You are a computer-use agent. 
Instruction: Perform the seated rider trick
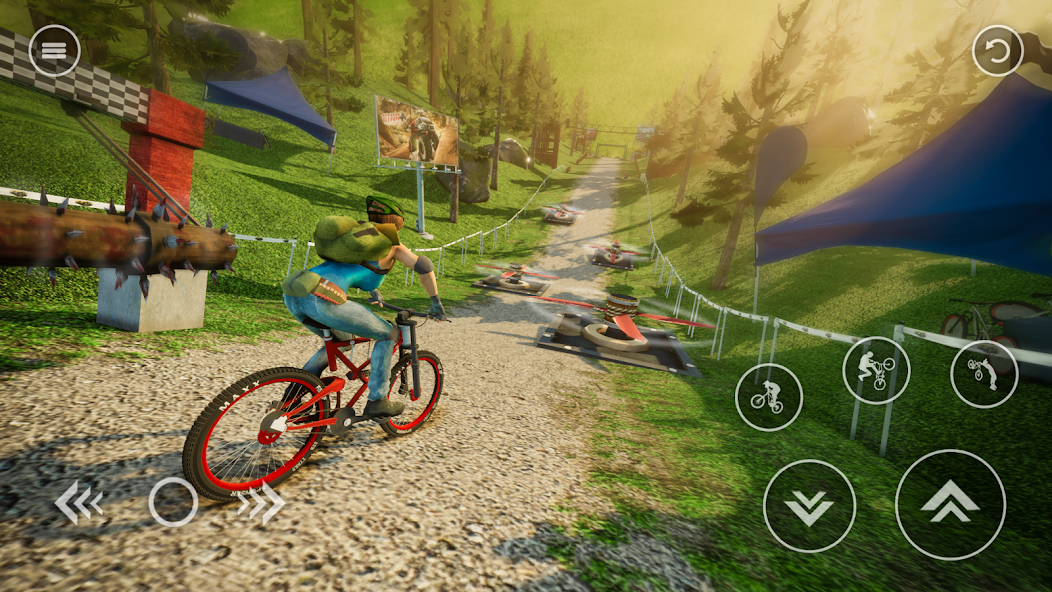click(768, 397)
